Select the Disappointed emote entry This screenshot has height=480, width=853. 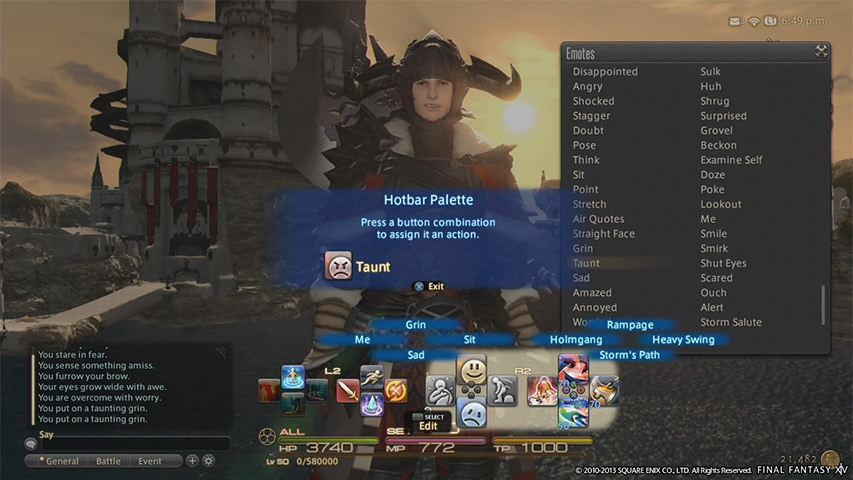605,72
